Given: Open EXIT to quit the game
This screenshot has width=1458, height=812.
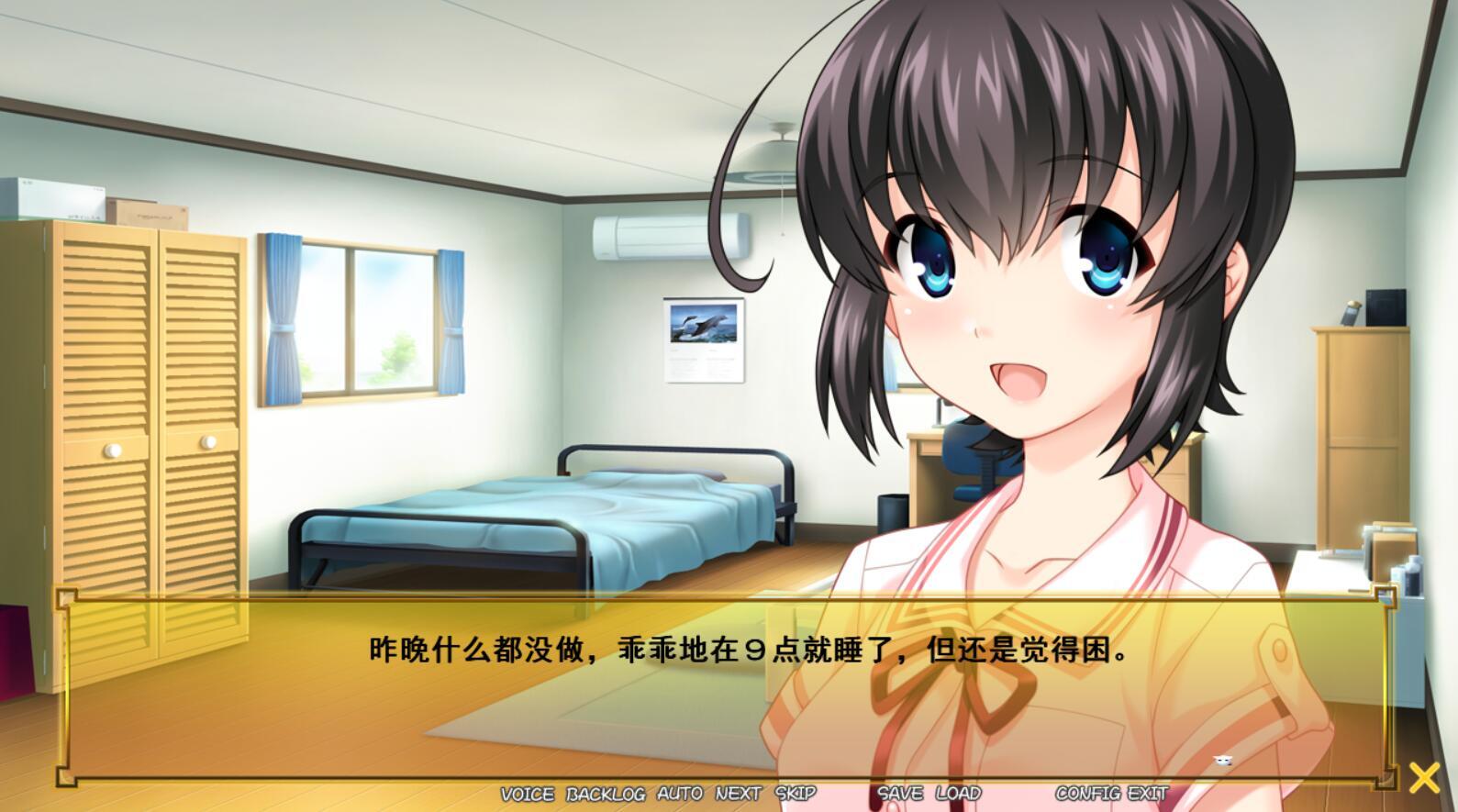Looking at the screenshot, I should [x=1147, y=793].
